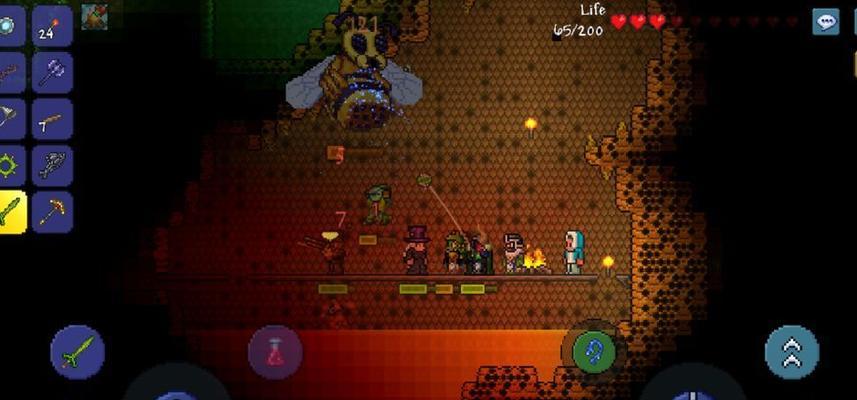857x400 pixels.
Task: Activate the green grapple hook button
Action: tap(594, 352)
